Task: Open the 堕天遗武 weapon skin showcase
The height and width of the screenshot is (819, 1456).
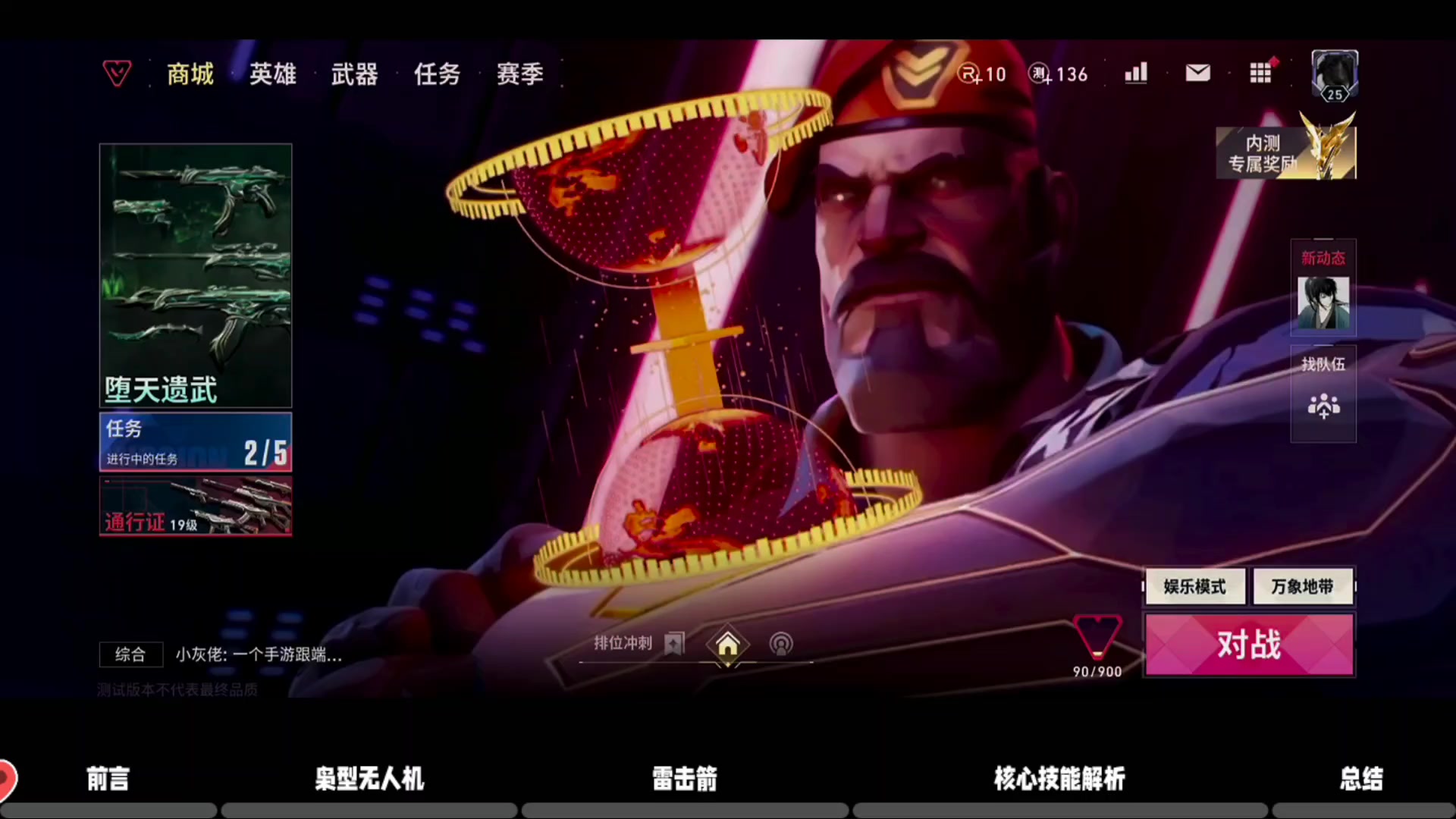Action: [195, 275]
